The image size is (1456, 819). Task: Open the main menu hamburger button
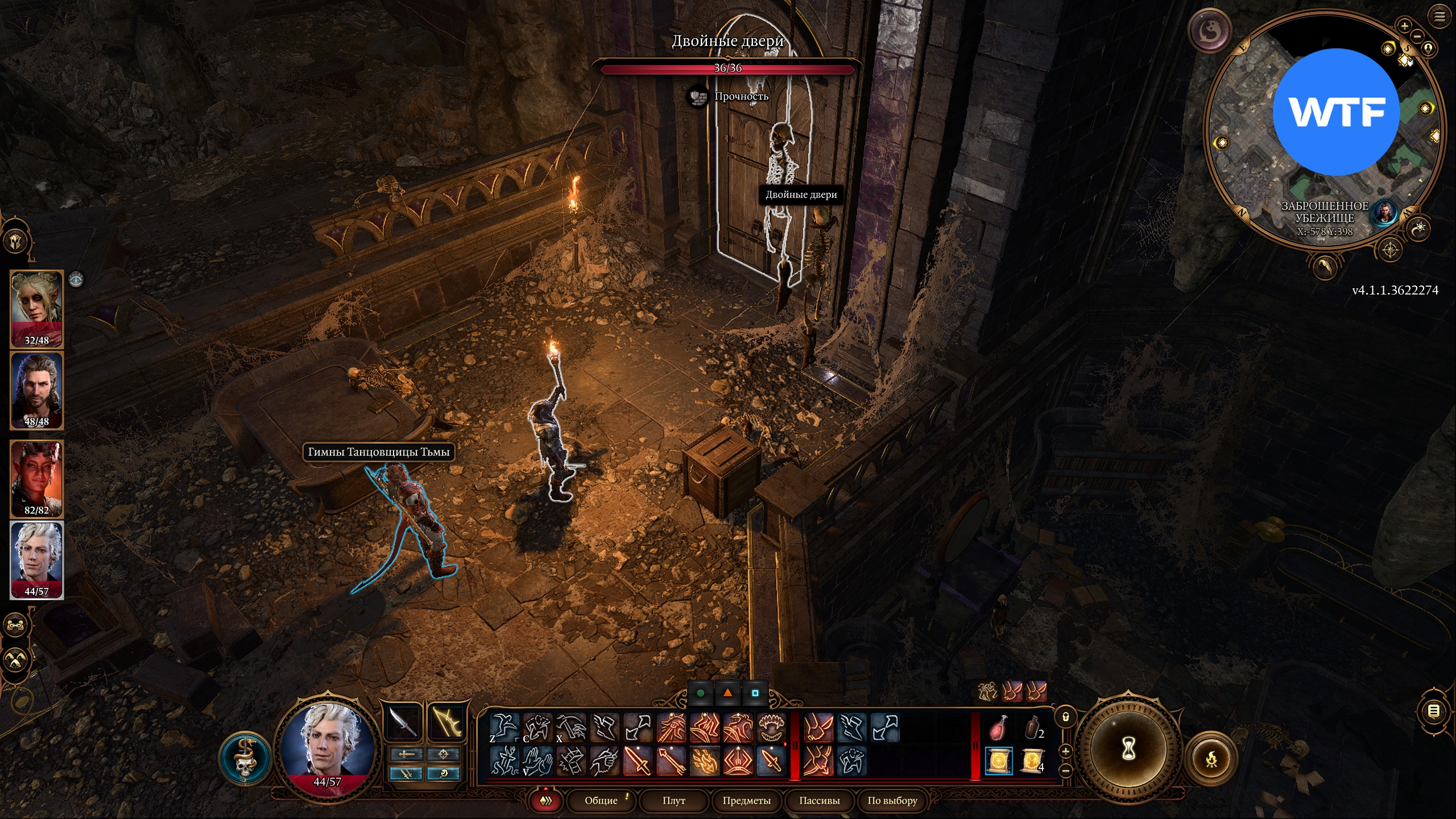(1440, 17)
